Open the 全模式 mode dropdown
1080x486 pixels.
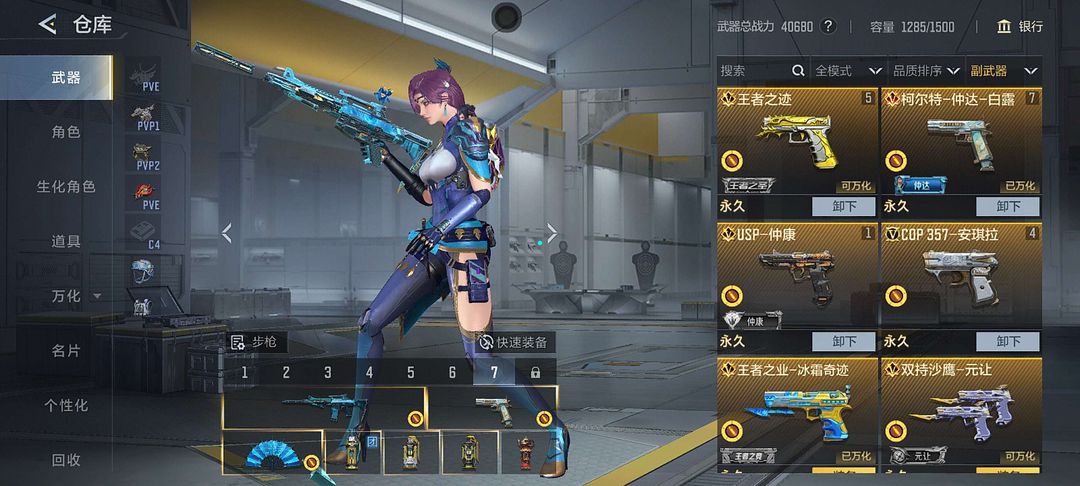point(848,71)
